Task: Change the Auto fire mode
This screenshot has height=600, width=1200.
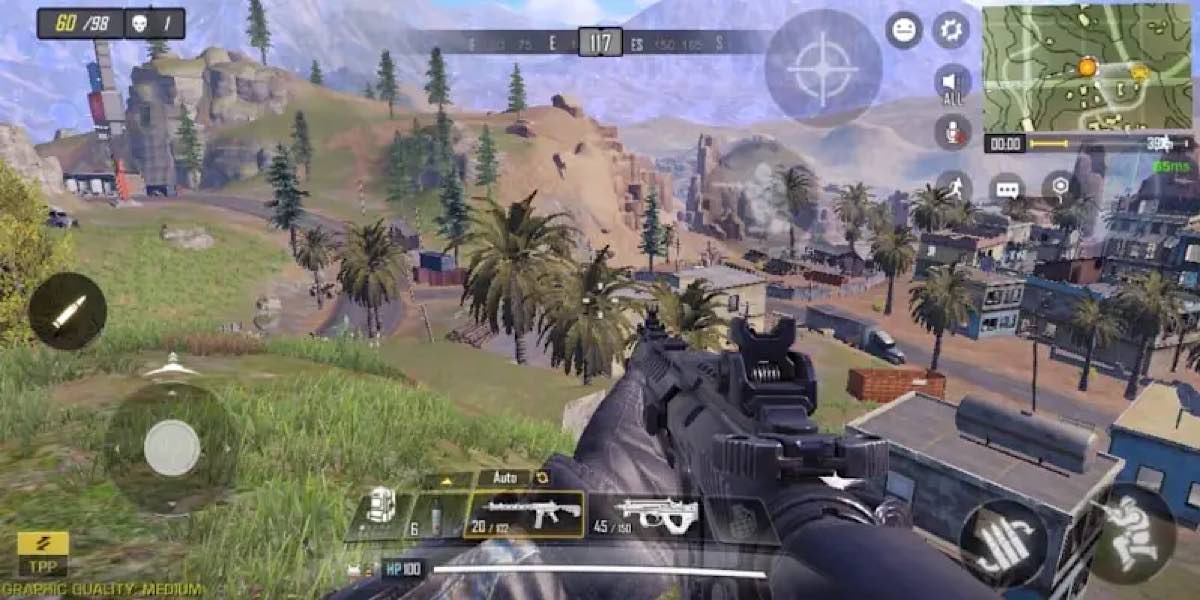Action: coord(504,478)
